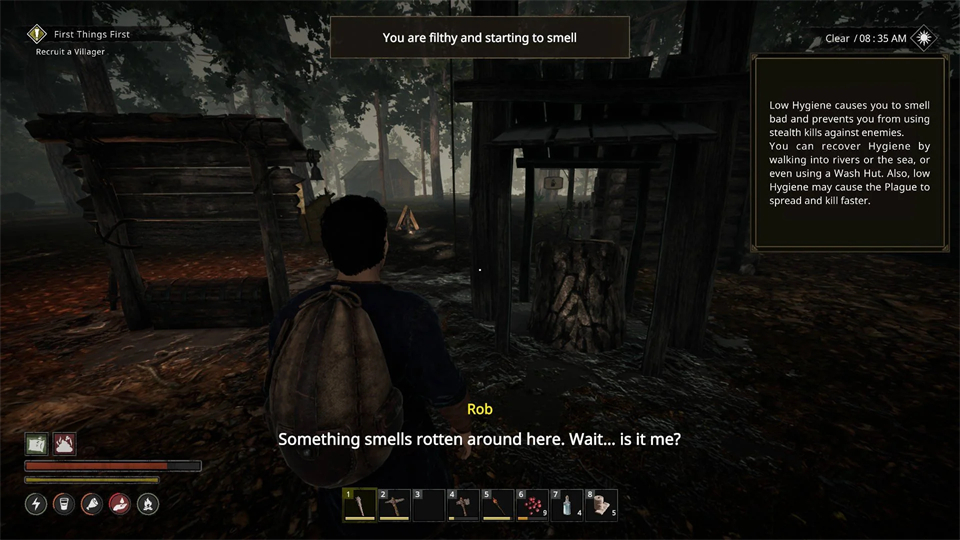
Task: Select the stone axe in hotbar slot 4
Action: (463, 505)
